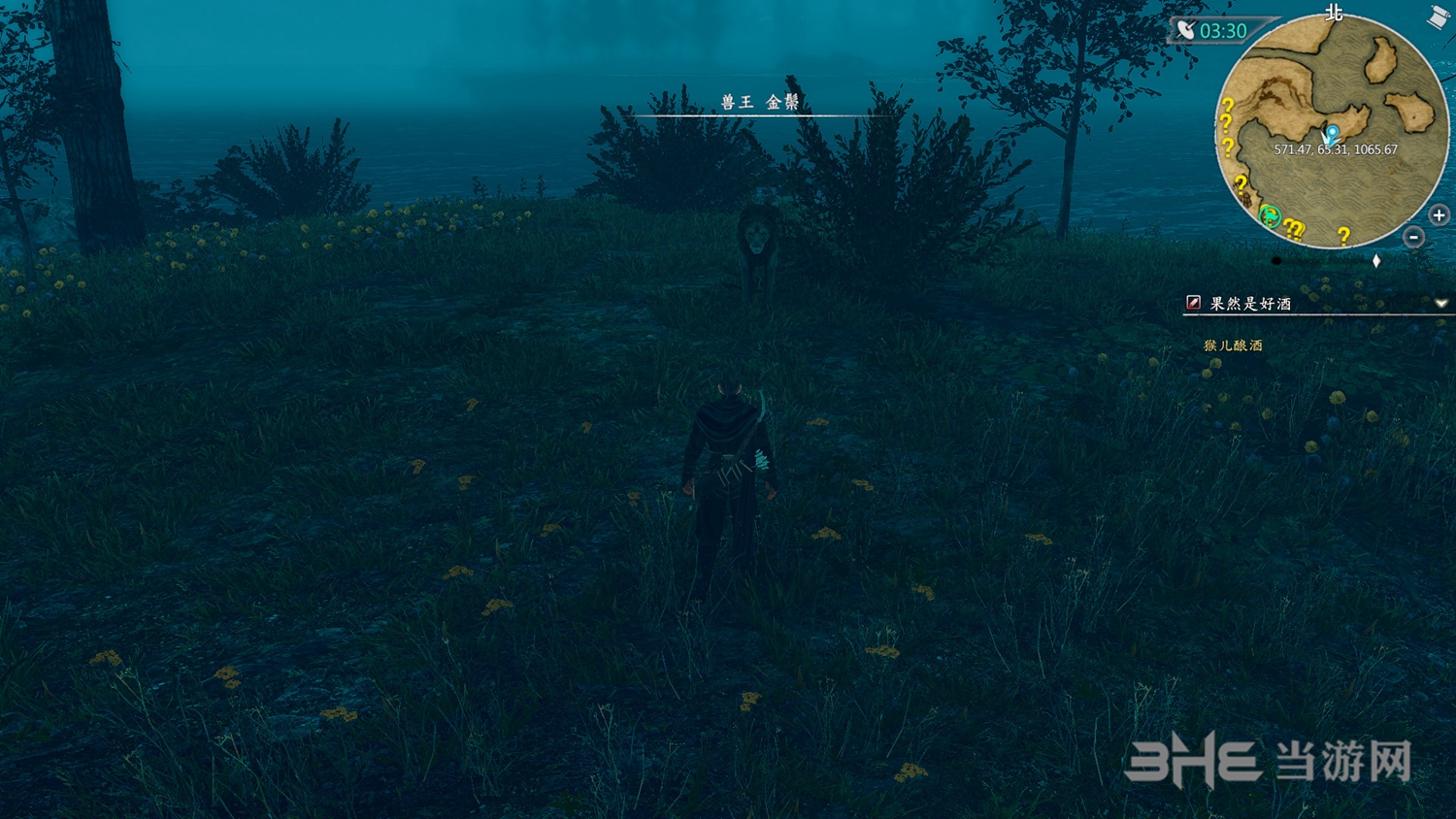Image resolution: width=1456 pixels, height=819 pixels.
Task: Click the green flag marker on minimap
Action: 1269,215
